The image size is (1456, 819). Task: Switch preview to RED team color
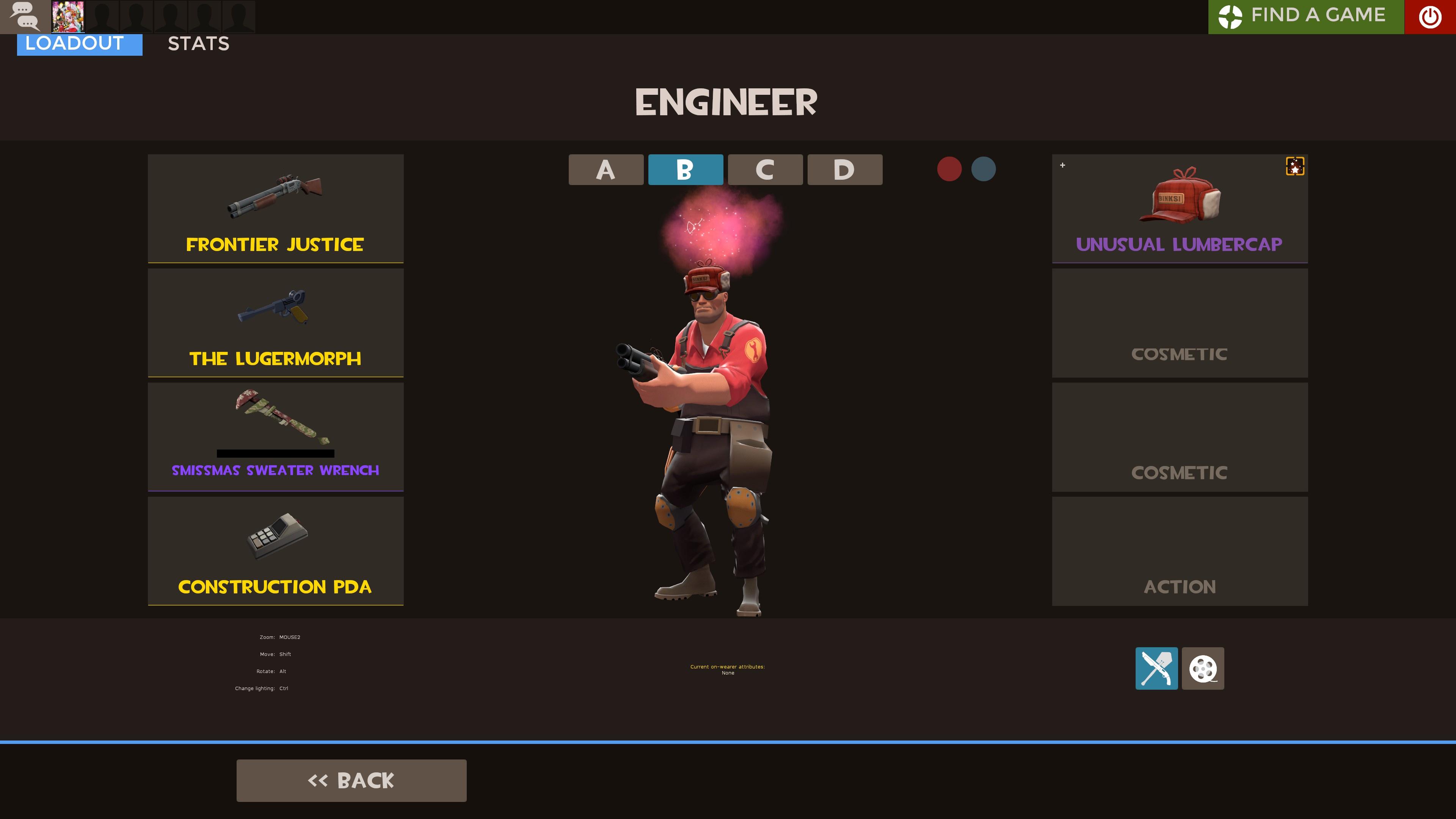tap(949, 168)
